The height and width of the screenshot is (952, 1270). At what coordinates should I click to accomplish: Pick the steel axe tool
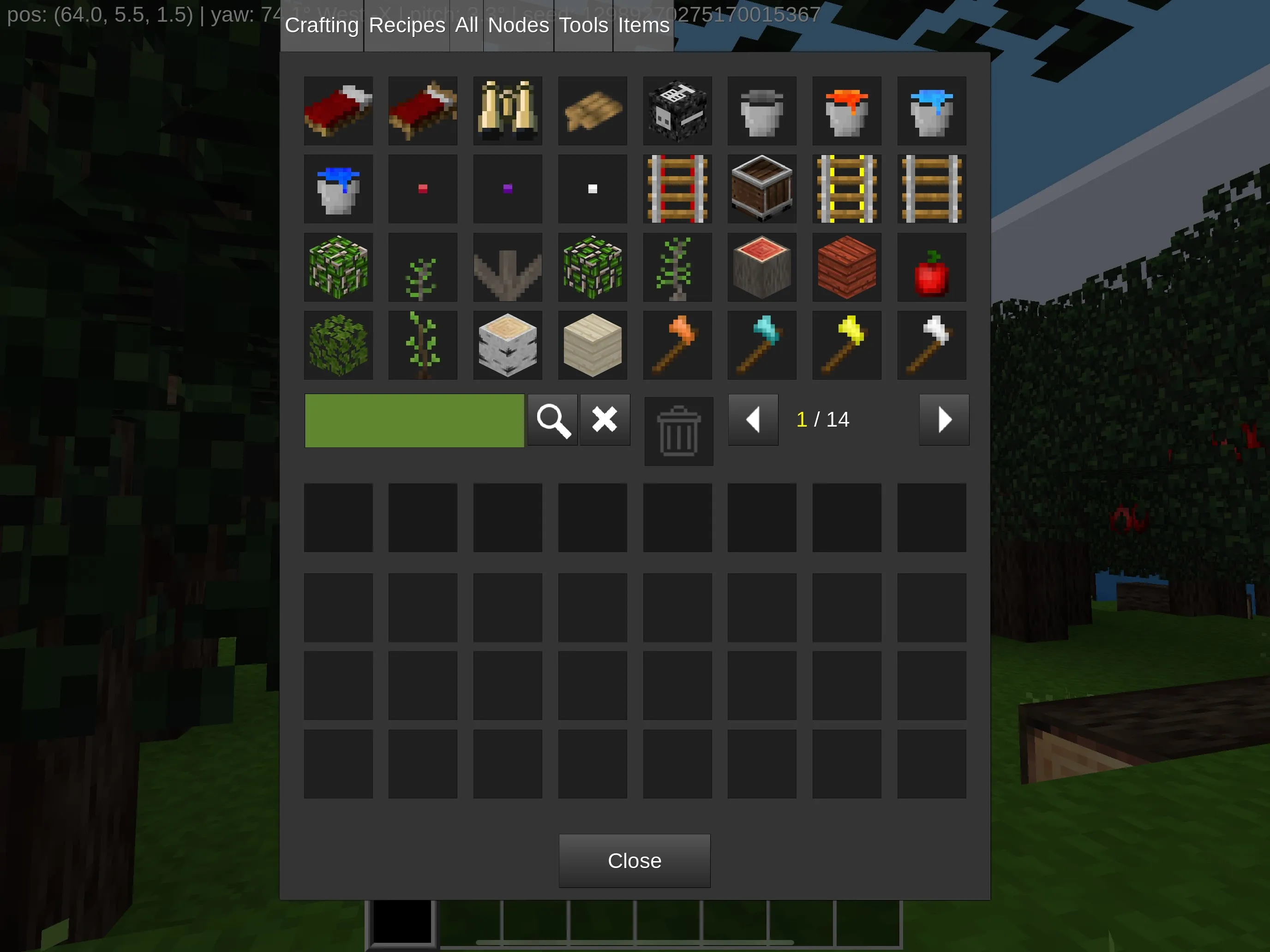(x=931, y=345)
